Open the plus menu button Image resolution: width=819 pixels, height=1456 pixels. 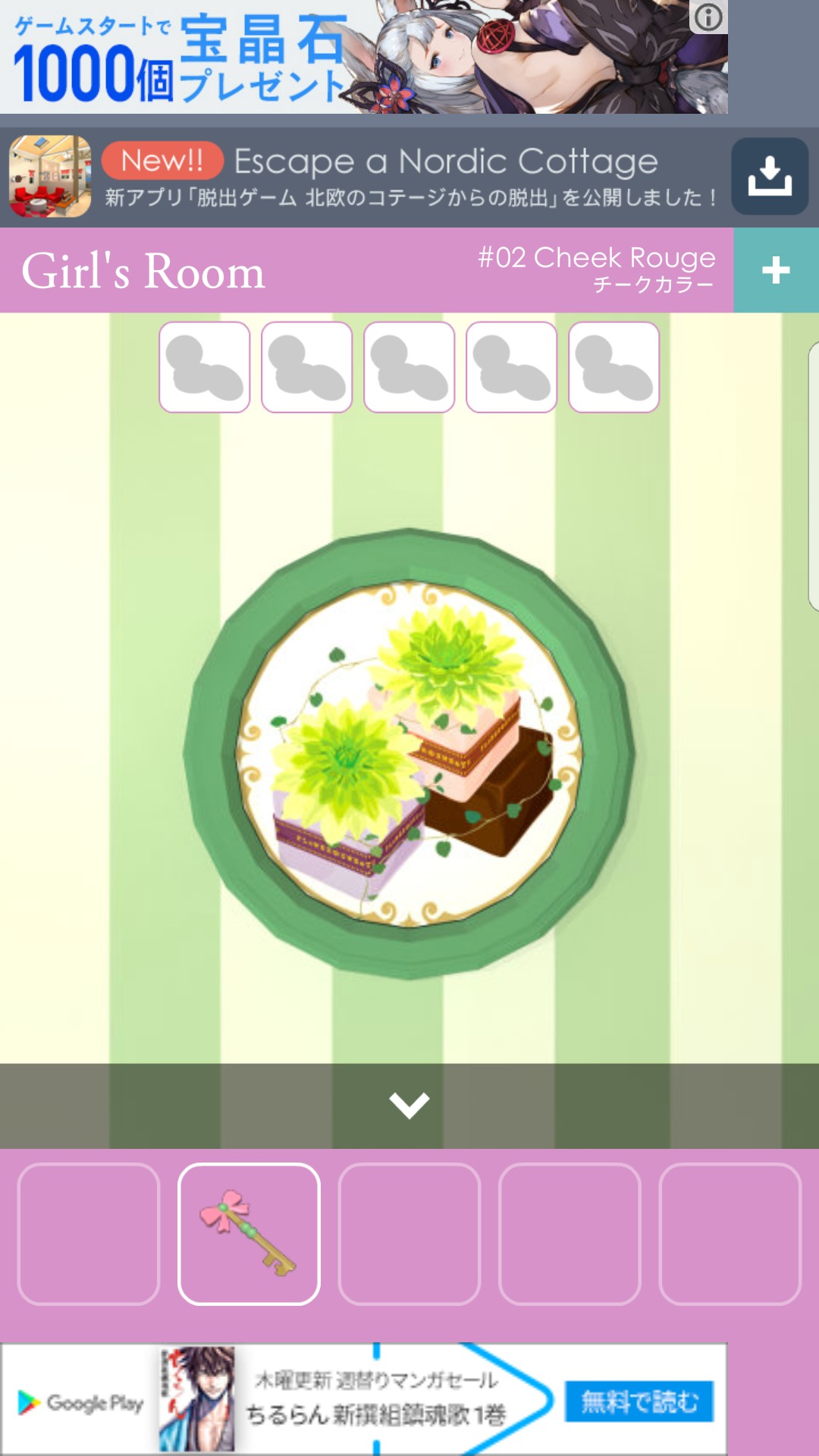[776, 270]
